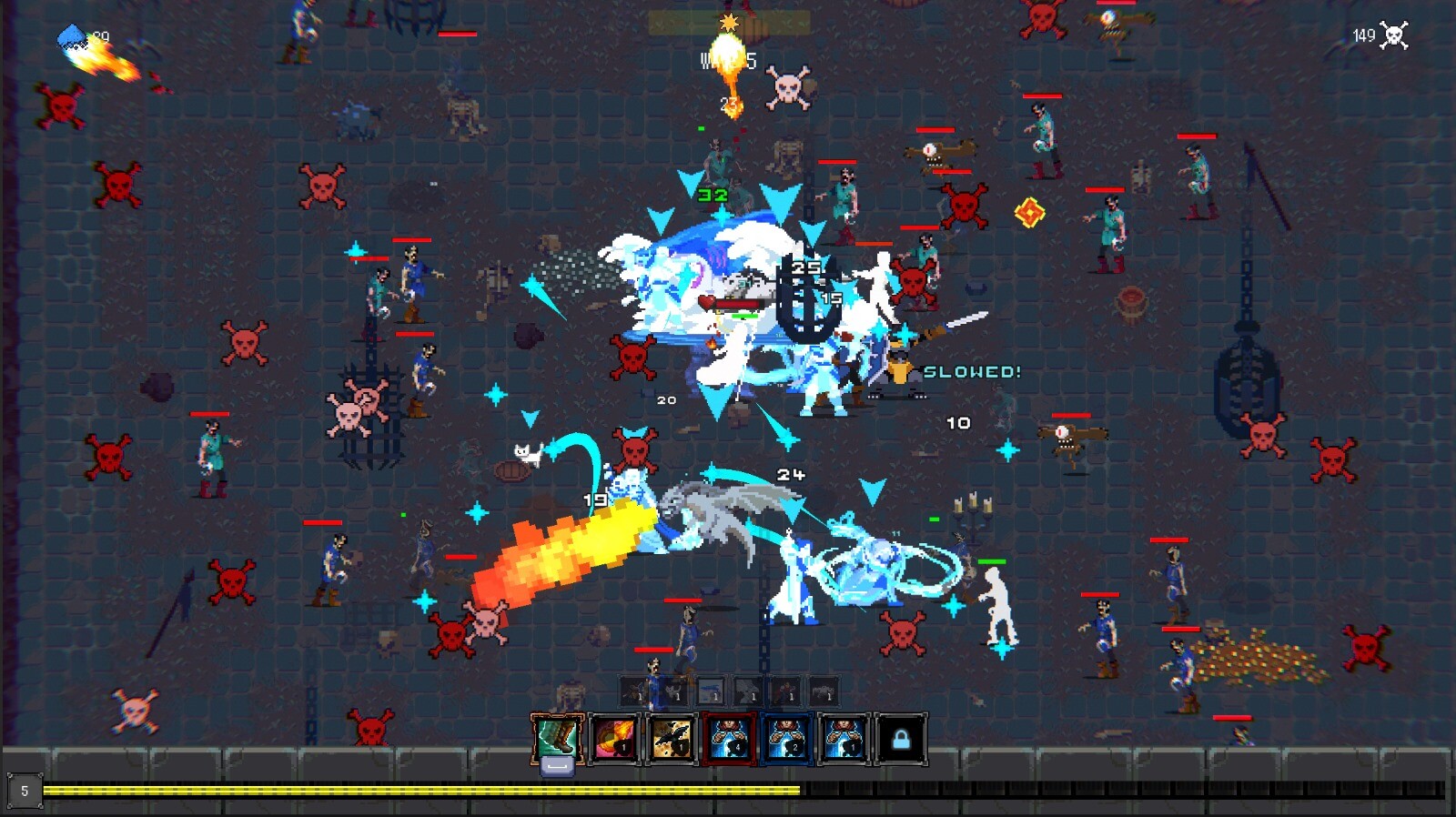The width and height of the screenshot is (1456, 817).
Task: Select the red-framed summon card with 4 charges
Action: 728,737
